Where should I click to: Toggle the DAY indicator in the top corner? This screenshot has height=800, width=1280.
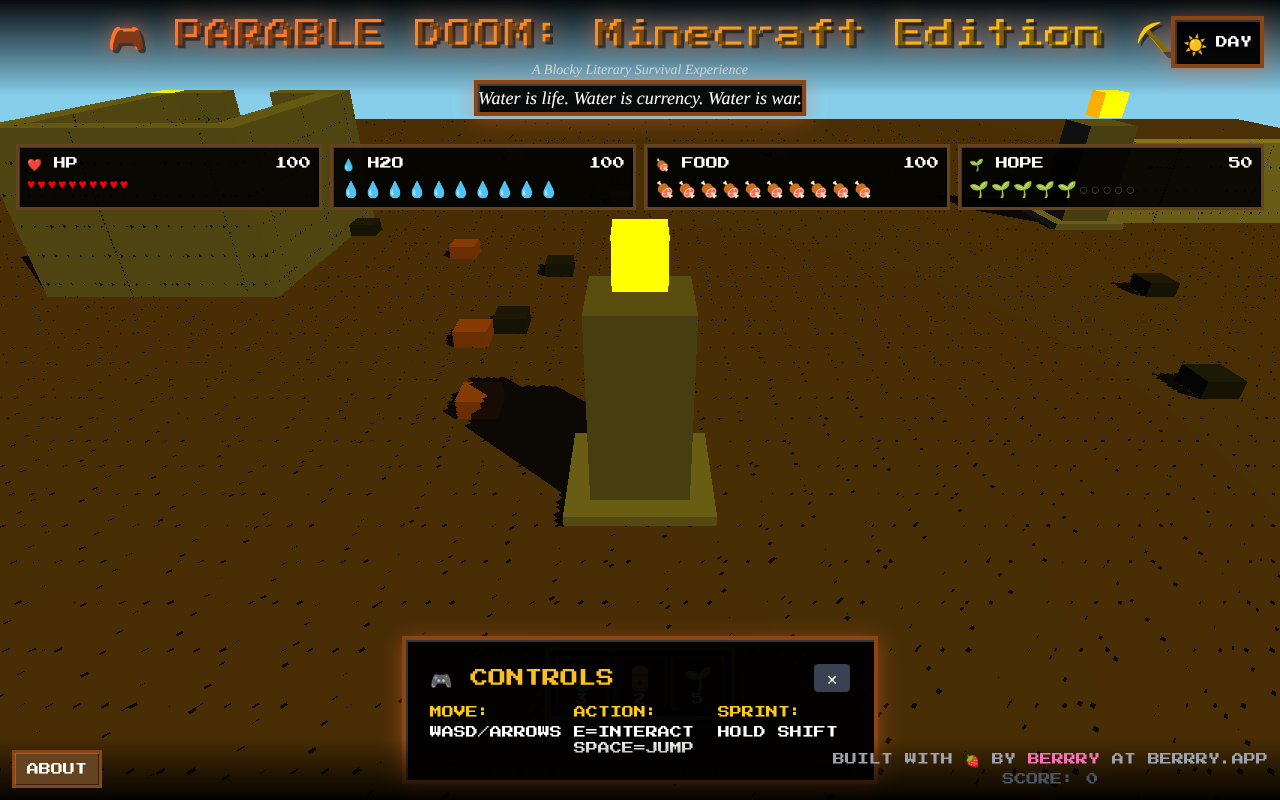pyautogui.click(x=1217, y=42)
